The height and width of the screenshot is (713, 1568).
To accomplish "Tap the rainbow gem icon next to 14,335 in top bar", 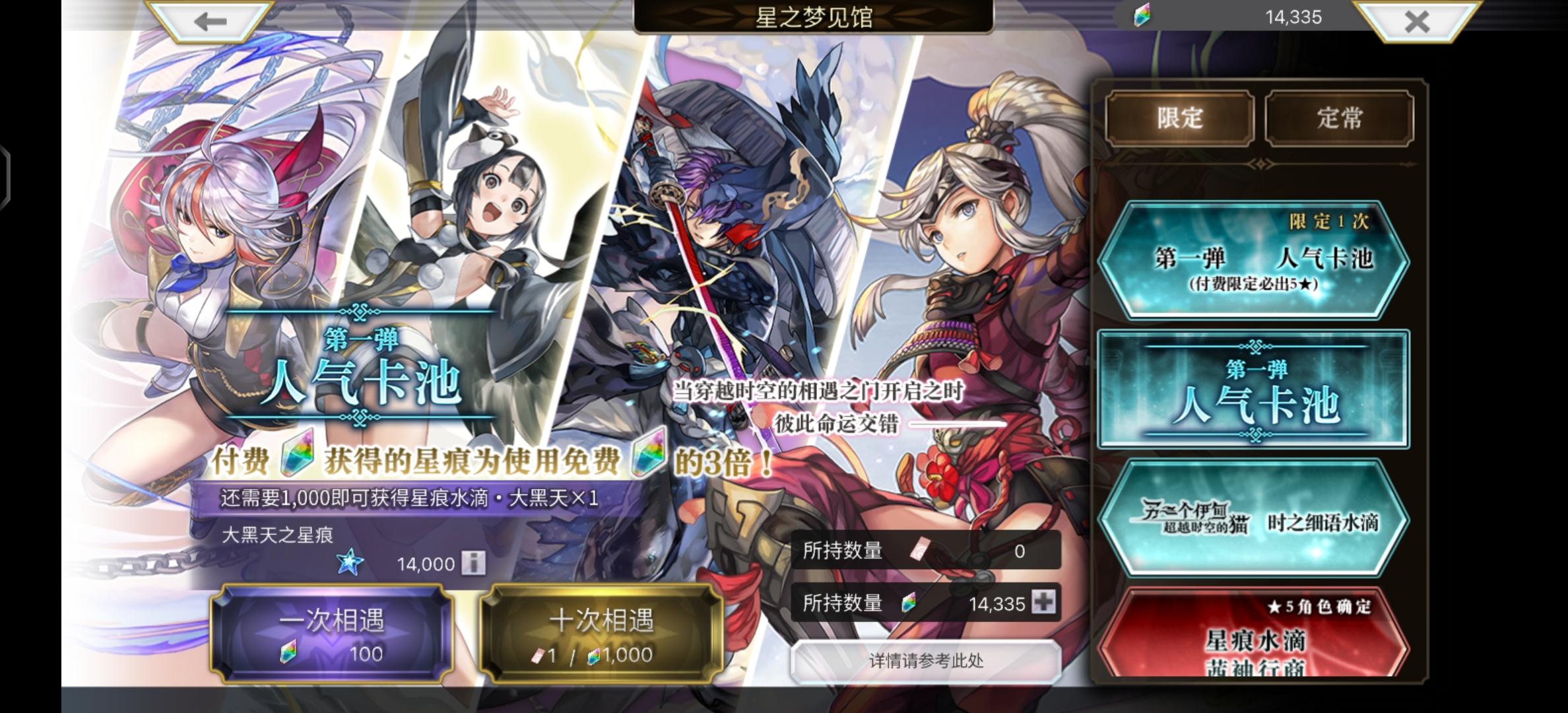I will [x=1141, y=18].
